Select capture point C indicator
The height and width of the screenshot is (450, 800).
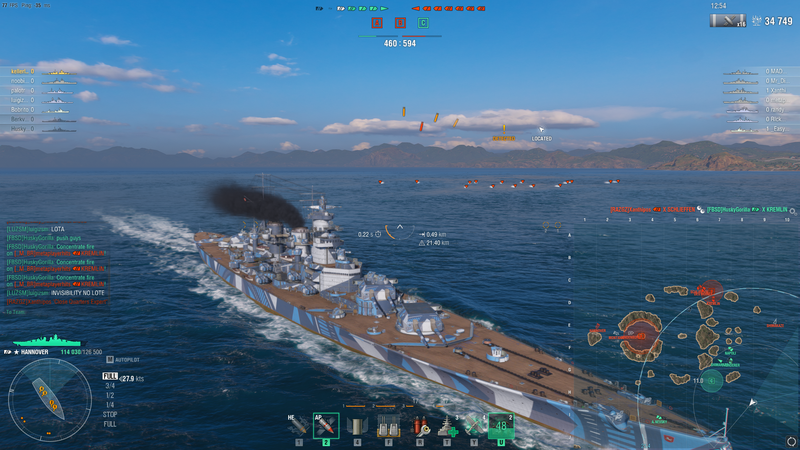[423, 22]
